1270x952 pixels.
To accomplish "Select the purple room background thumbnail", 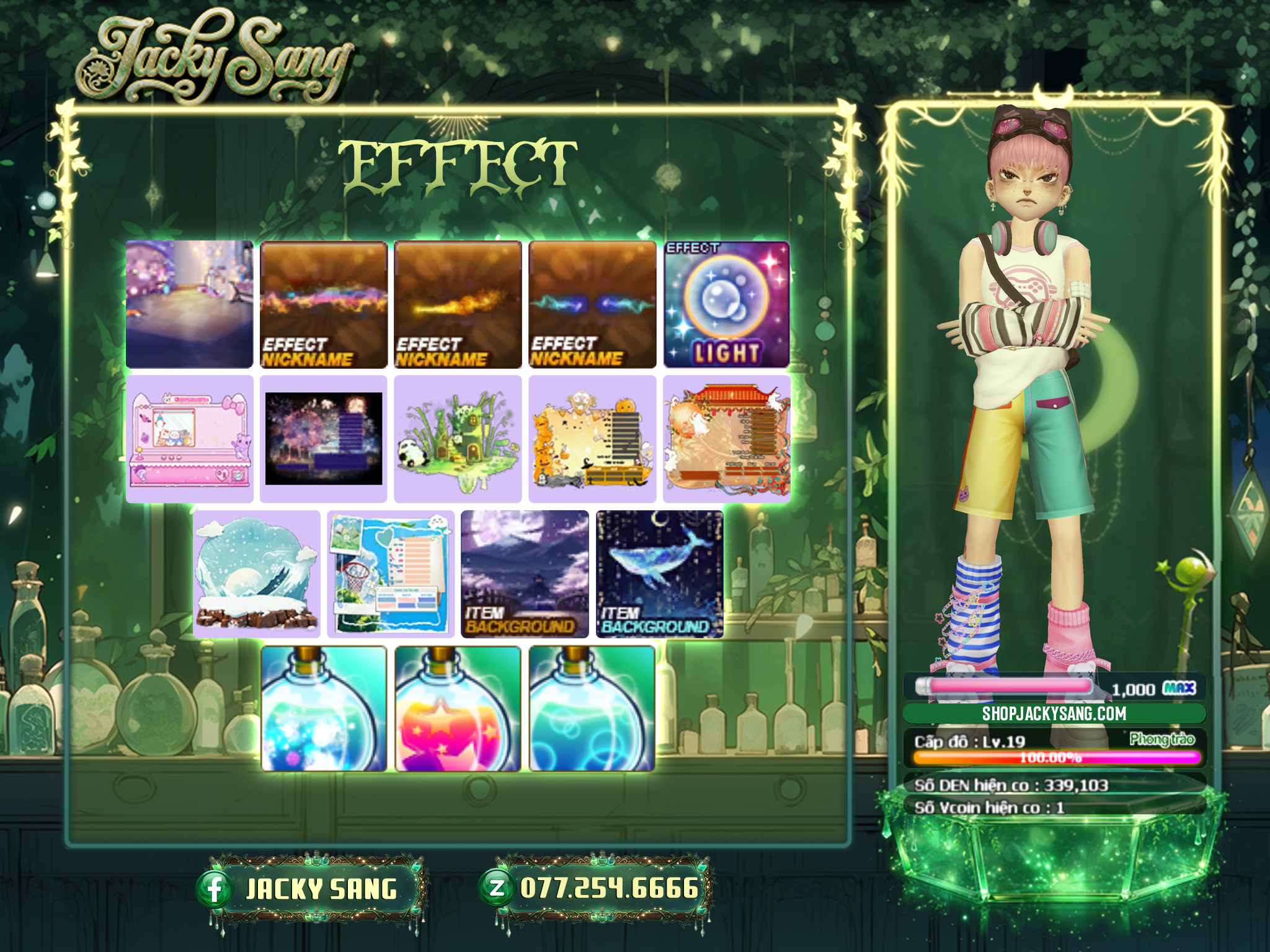I will (189, 304).
